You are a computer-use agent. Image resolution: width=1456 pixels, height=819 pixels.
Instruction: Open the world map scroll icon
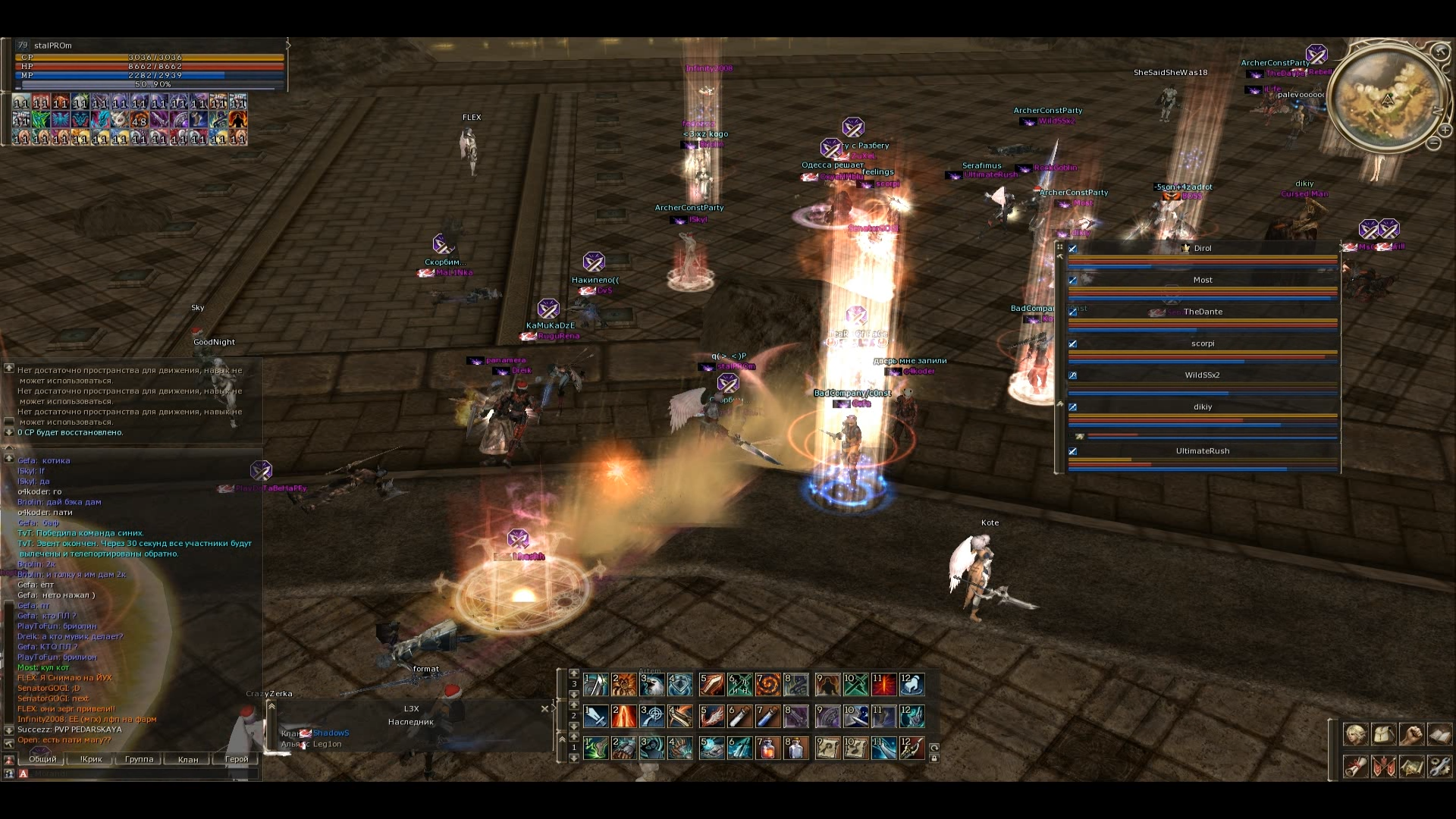pyautogui.click(x=1411, y=767)
